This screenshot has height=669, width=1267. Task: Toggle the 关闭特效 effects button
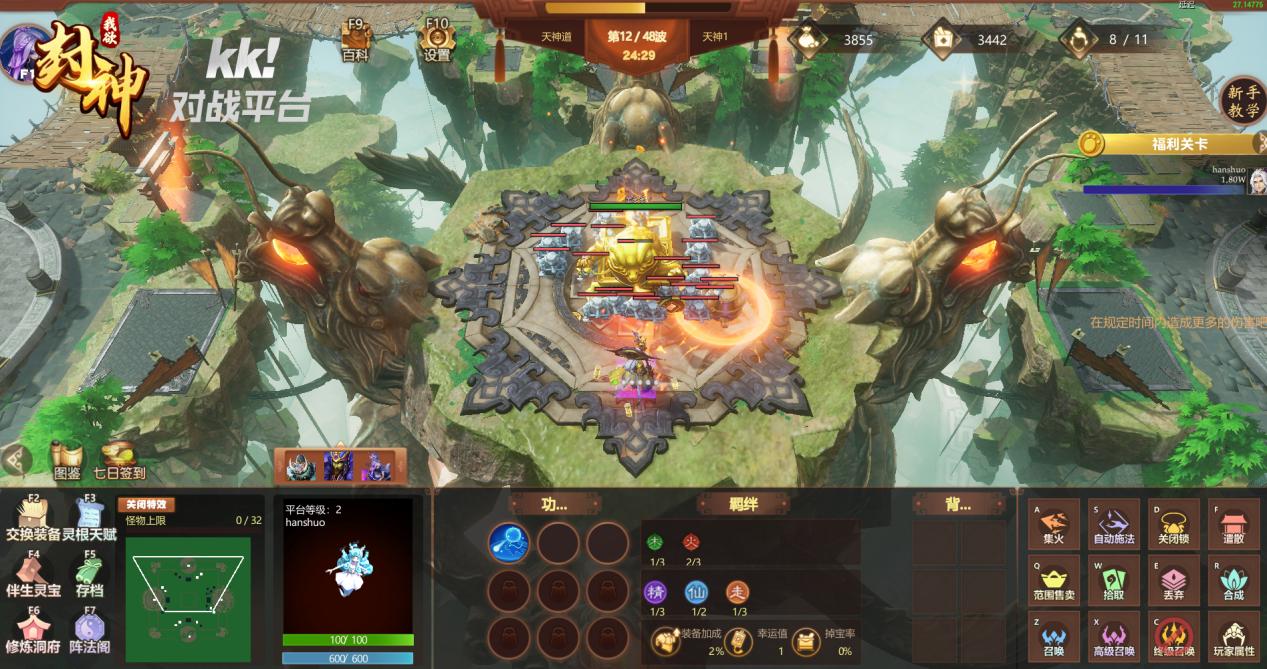coord(146,505)
